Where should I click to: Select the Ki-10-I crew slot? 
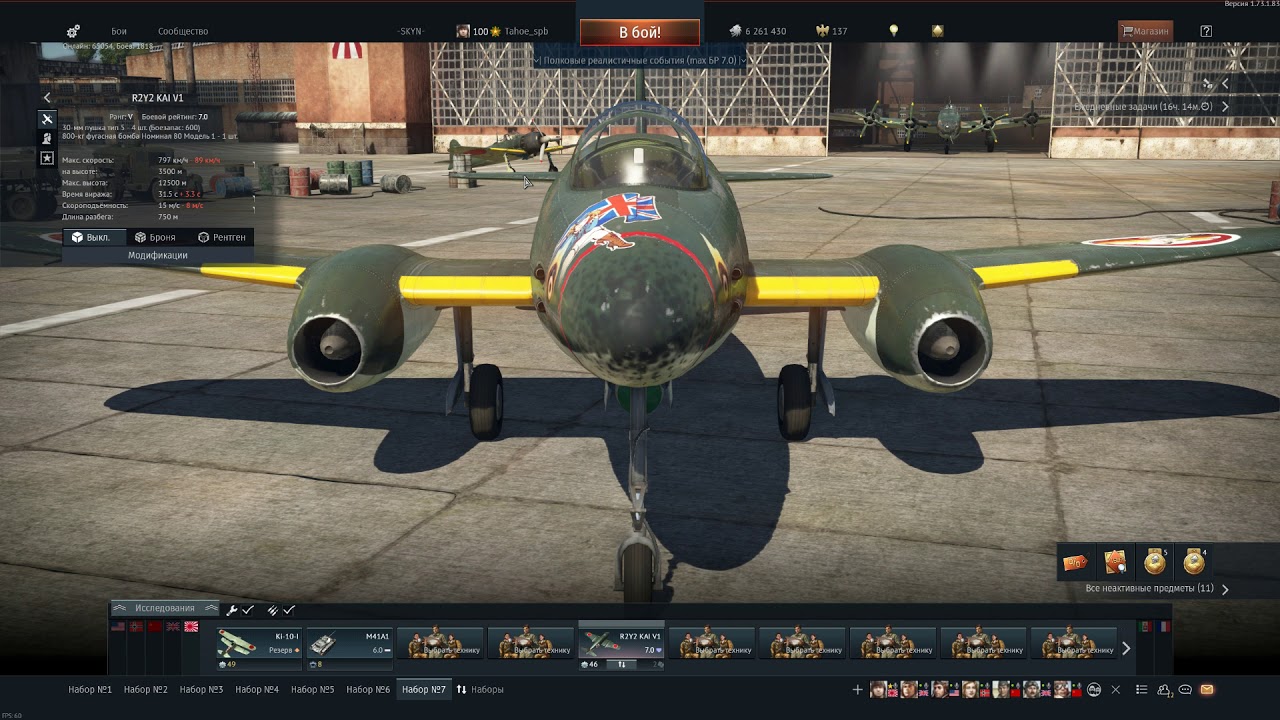[x=259, y=643]
